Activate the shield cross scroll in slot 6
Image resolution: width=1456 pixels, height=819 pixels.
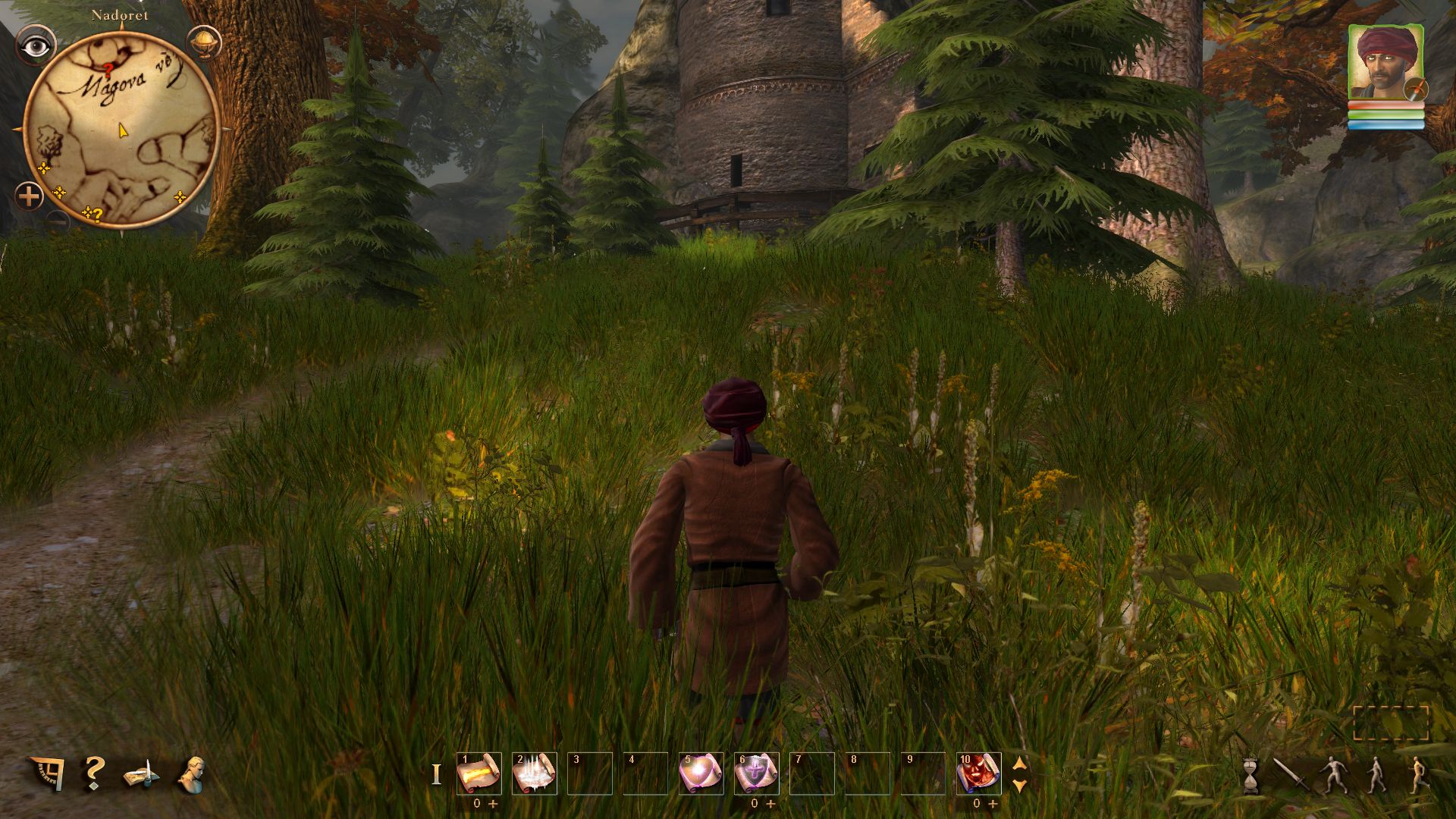pyautogui.click(x=756, y=773)
